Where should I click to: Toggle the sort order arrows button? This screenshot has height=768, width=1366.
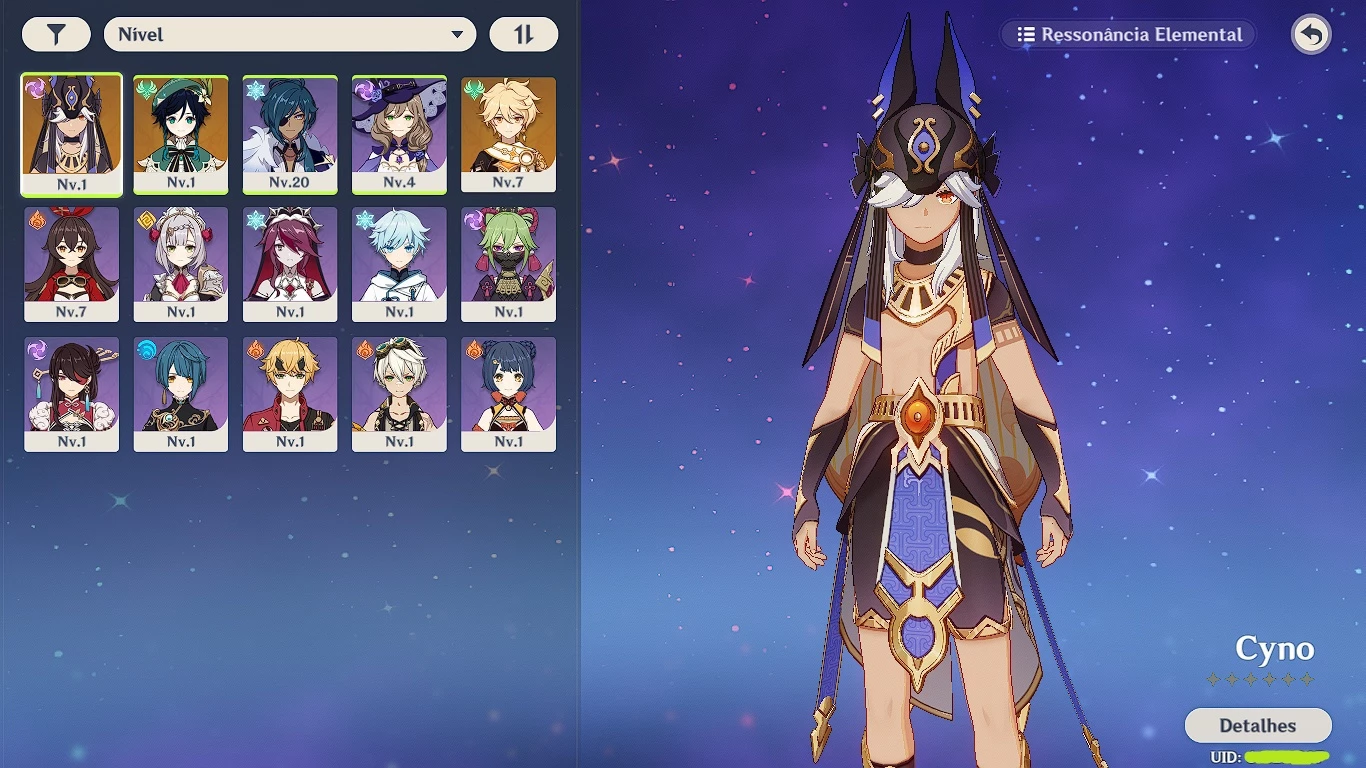click(x=524, y=35)
